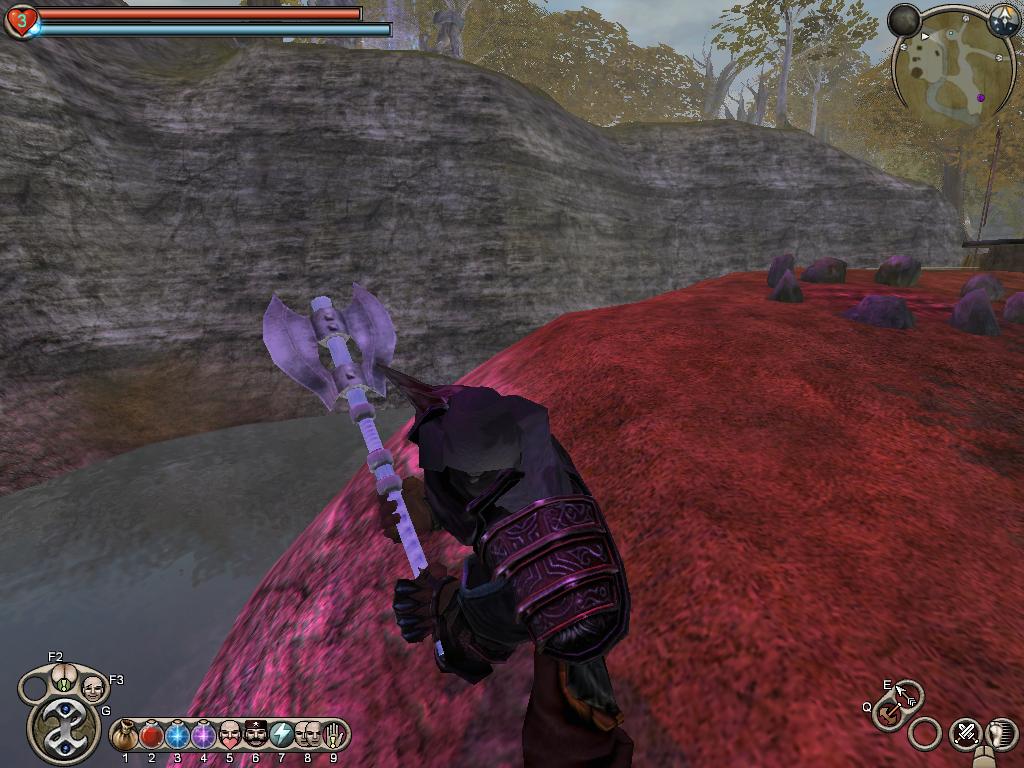Select the purple potion in the hotbar
The height and width of the screenshot is (768, 1024).
(204, 736)
